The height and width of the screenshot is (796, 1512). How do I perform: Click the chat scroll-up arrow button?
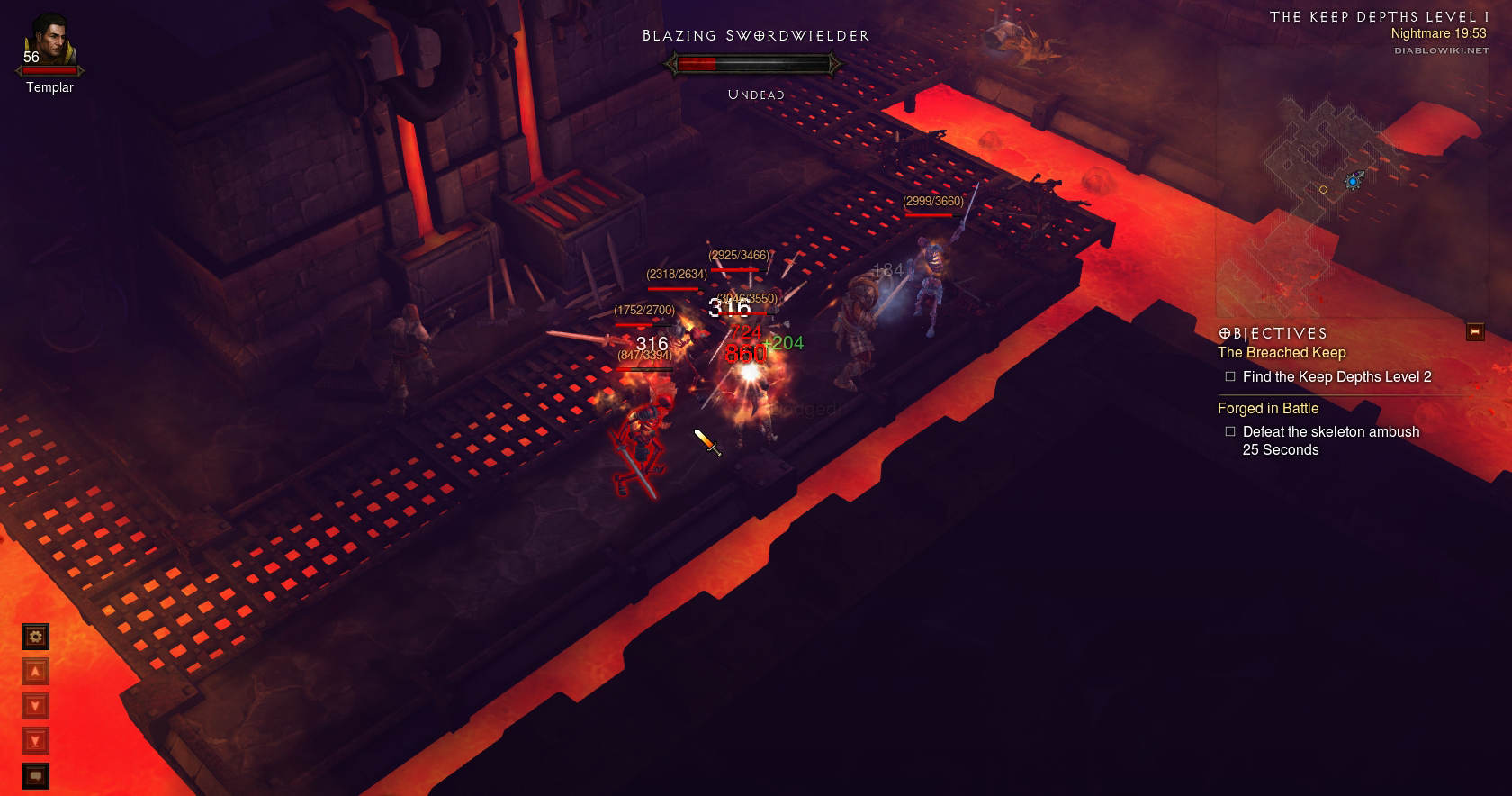pyautogui.click(x=36, y=672)
